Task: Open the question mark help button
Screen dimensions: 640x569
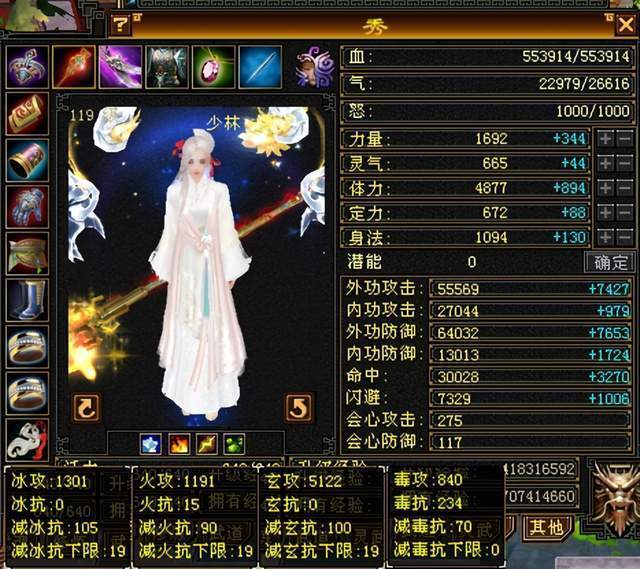Action: (122, 24)
